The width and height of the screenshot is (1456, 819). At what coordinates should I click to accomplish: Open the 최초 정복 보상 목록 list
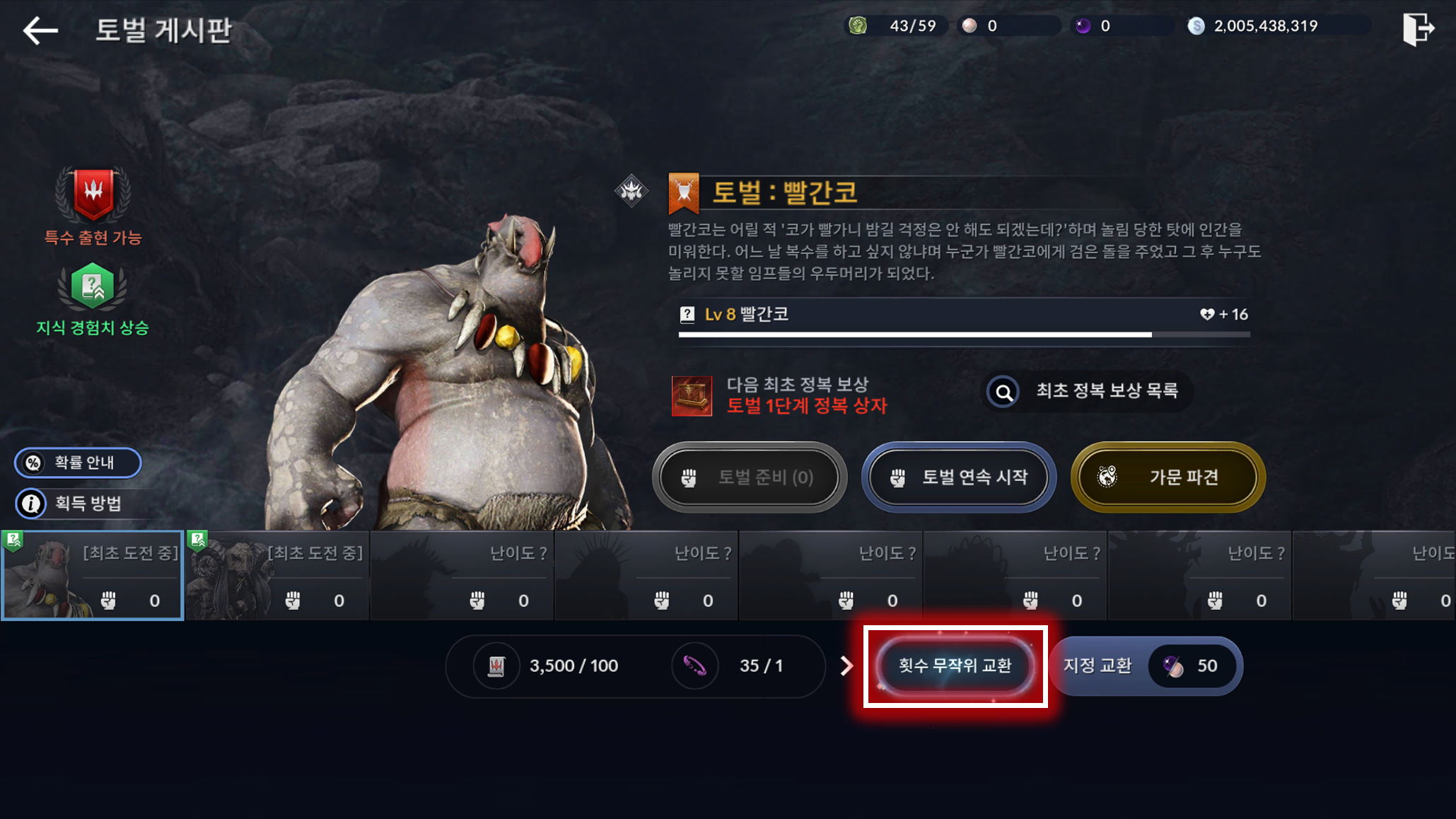tap(1089, 391)
